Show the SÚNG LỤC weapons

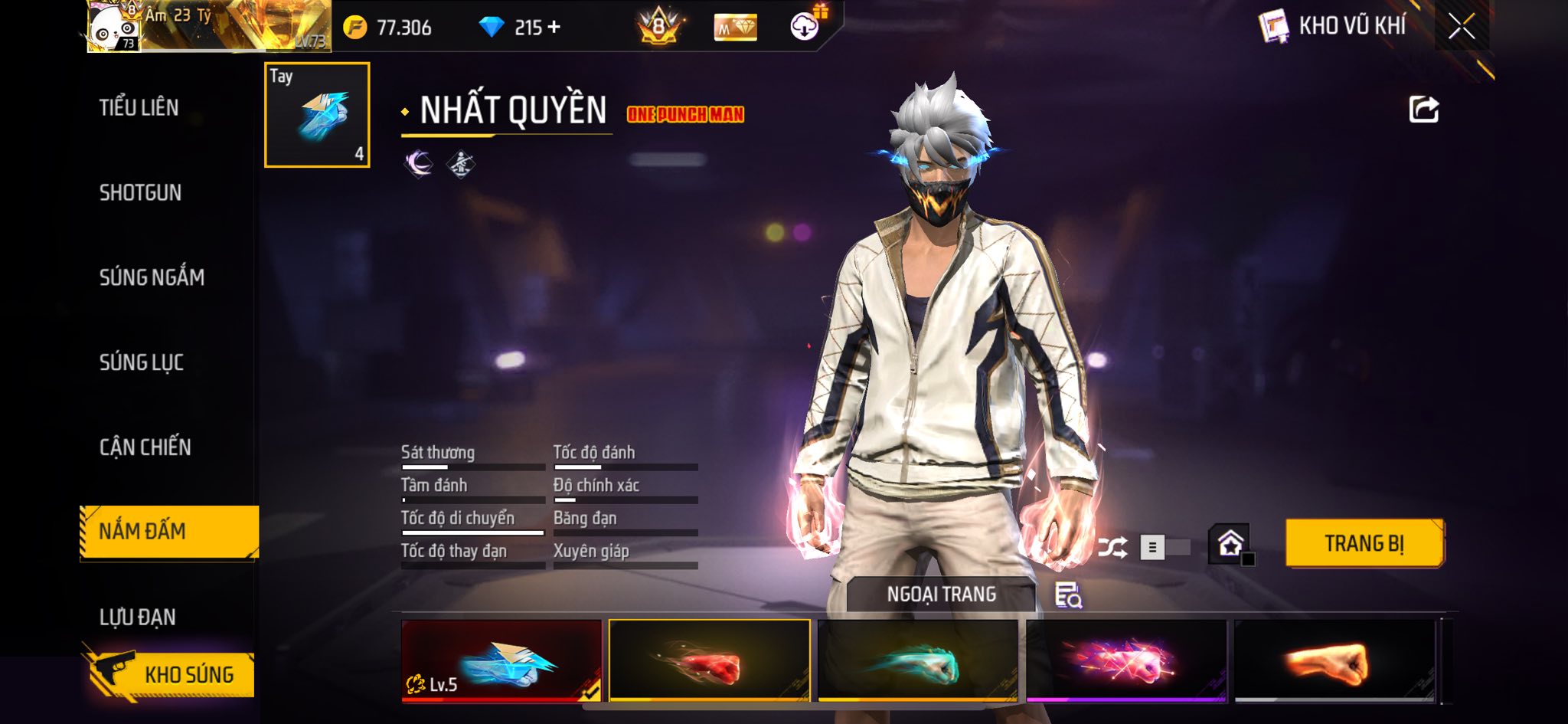(x=142, y=362)
